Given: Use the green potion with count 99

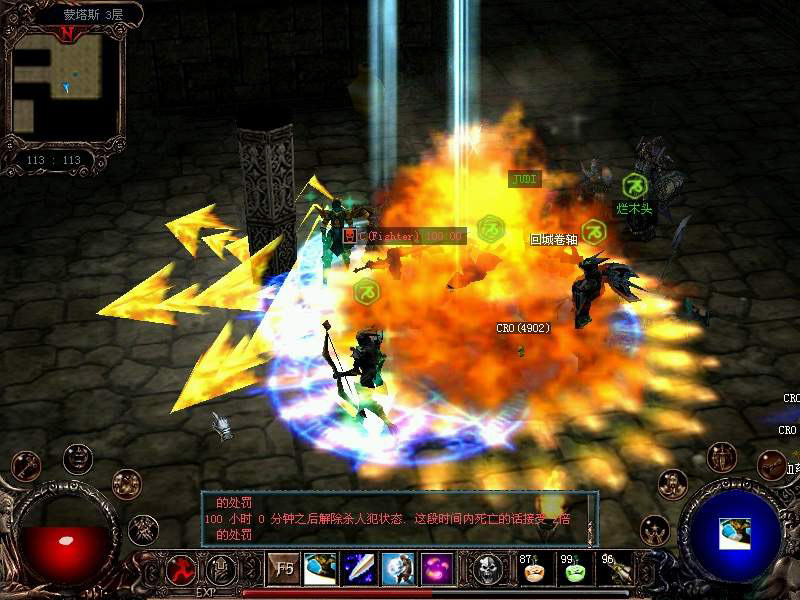Looking at the screenshot, I should click(574, 570).
